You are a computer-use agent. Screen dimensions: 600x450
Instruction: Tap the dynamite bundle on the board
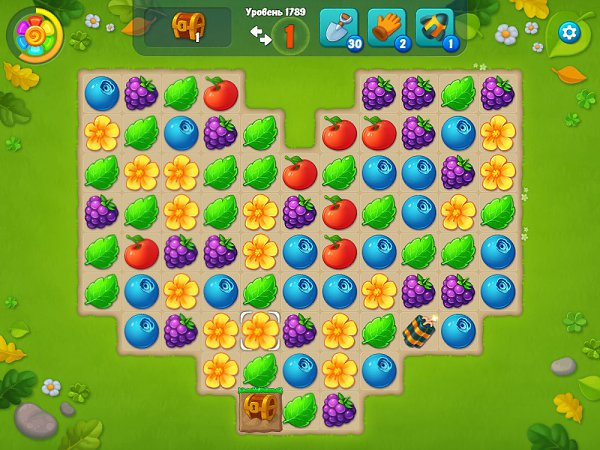pyautogui.click(x=418, y=330)
